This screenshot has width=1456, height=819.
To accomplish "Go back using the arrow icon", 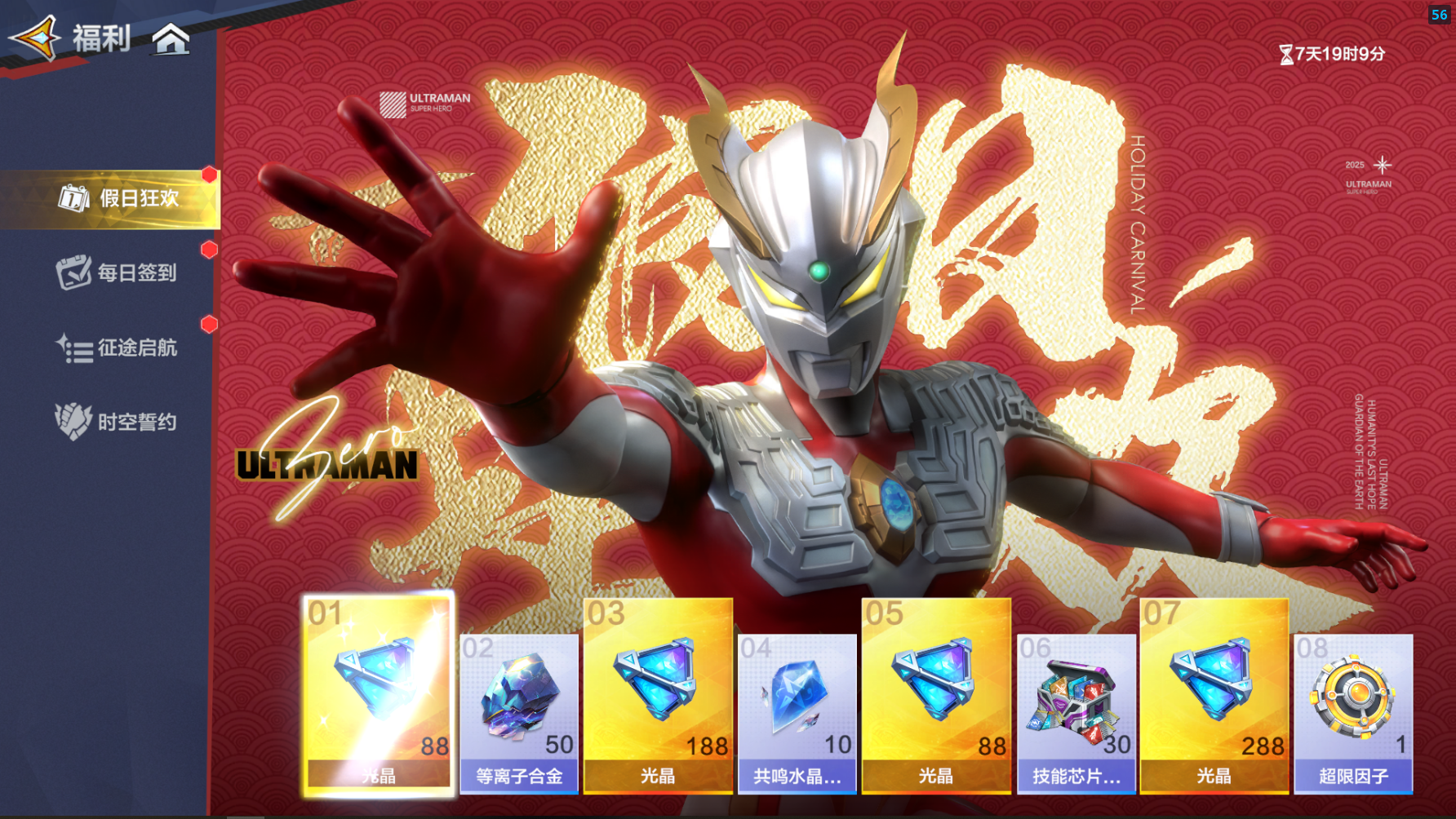I will point(34,38).
